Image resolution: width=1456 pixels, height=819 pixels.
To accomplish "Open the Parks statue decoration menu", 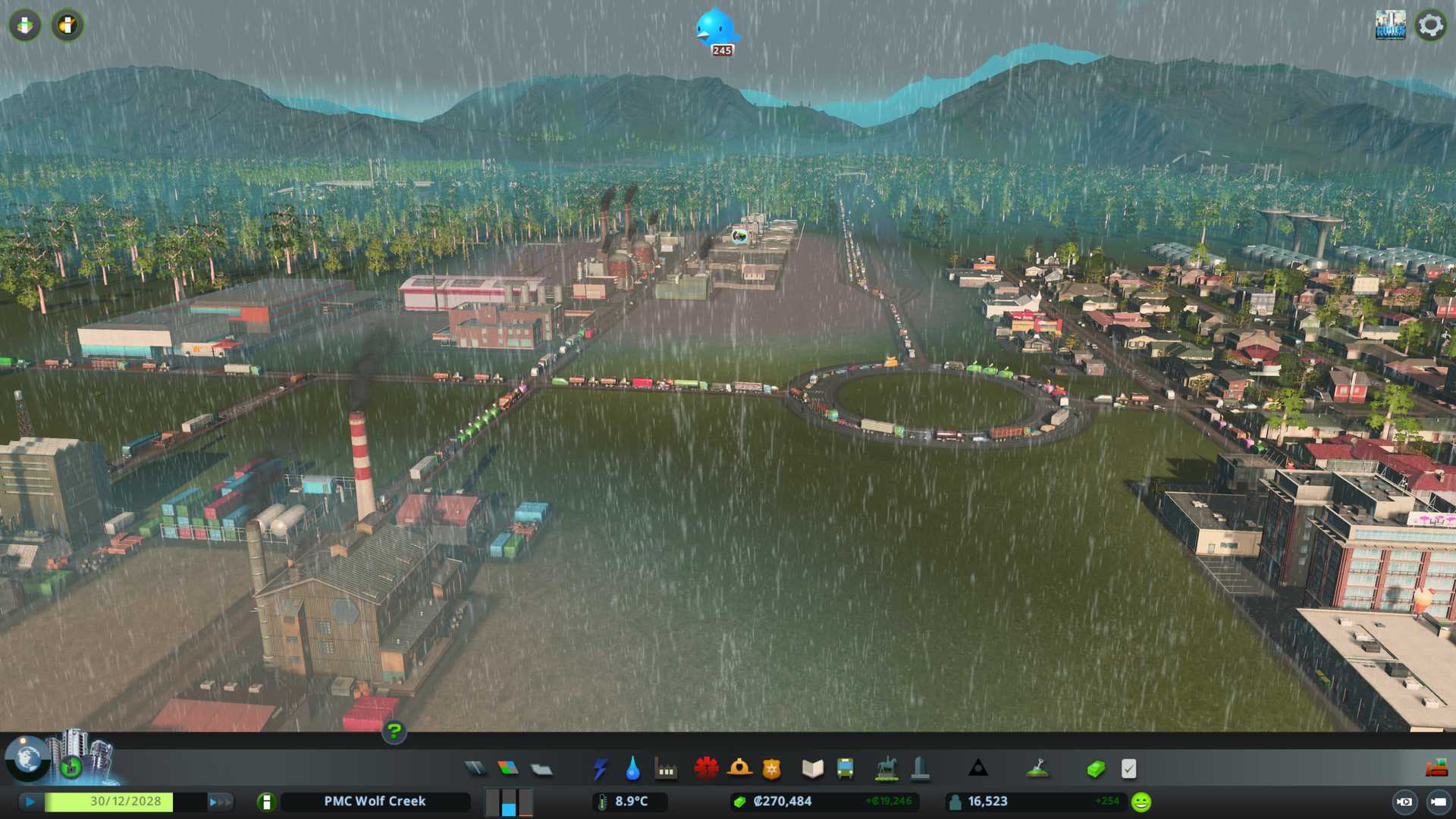I will tap(886, 769).
